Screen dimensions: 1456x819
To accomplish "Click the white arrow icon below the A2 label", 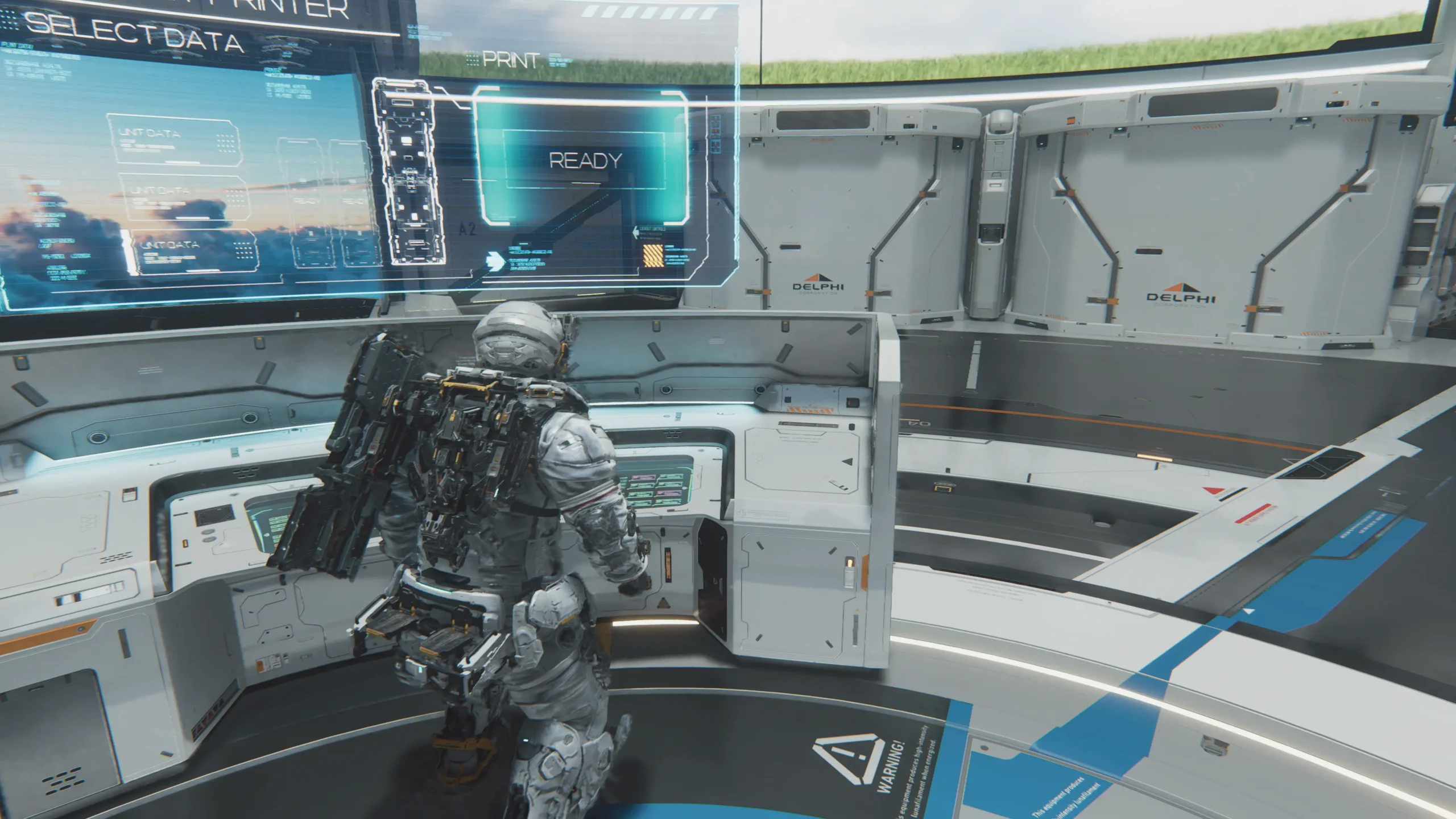I will [x=494, y=259].
